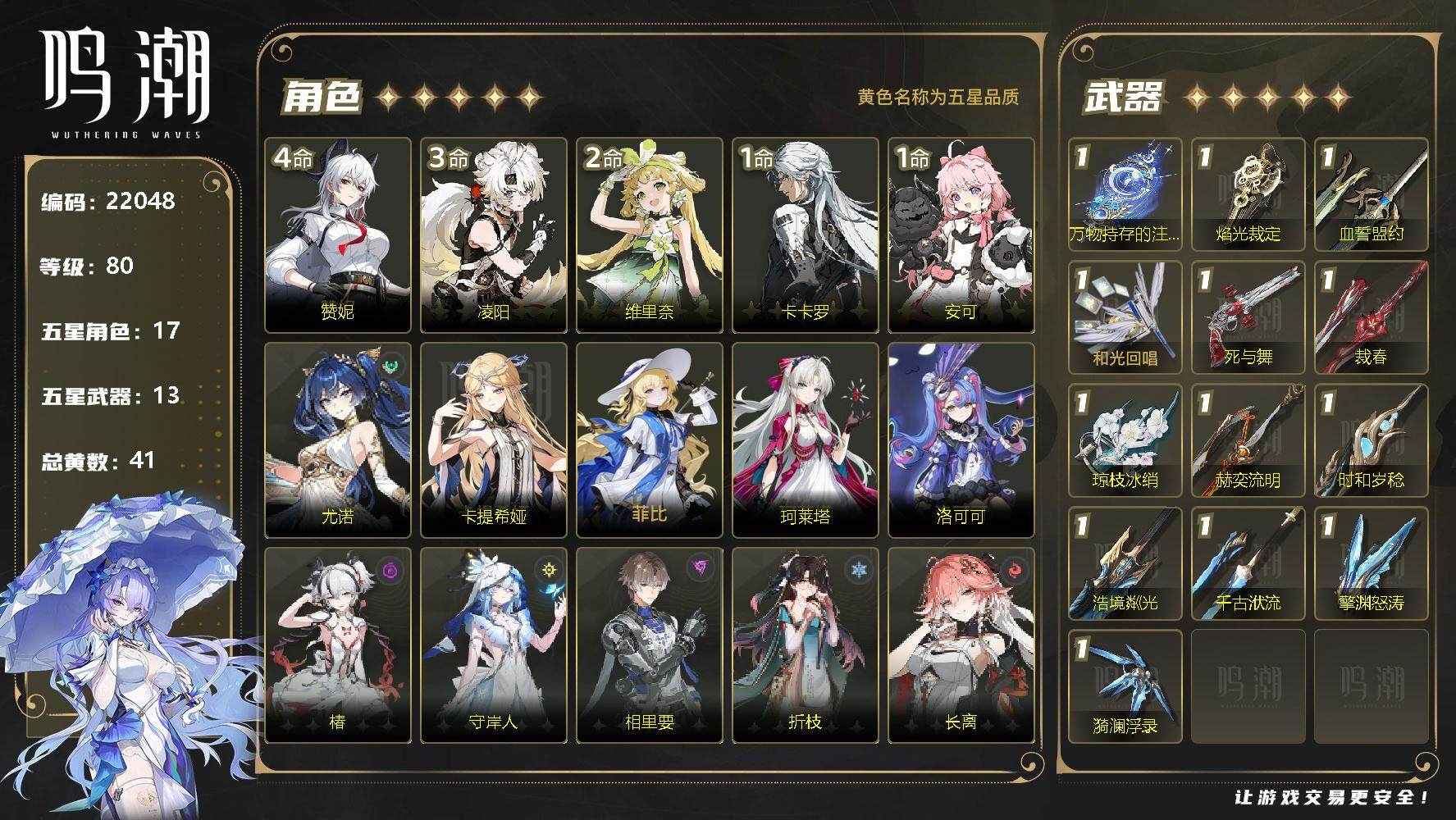Viewport: 1456px width, 820px height.
Task: Click the 死与舞 pistol weapon slot
Action: (x=1248, y=317)
